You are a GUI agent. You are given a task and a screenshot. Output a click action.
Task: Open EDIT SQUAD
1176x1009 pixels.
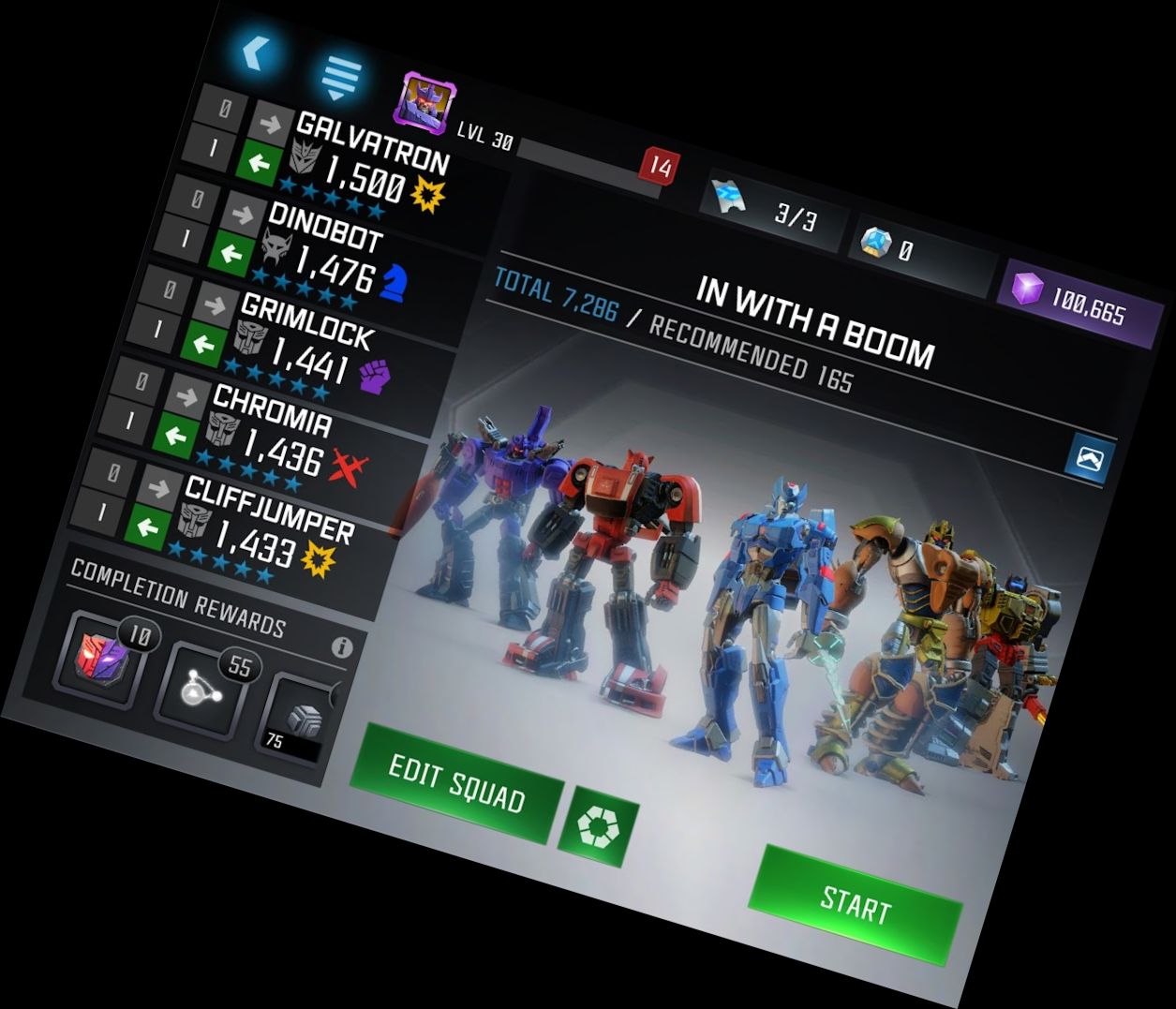pos(456,783)
